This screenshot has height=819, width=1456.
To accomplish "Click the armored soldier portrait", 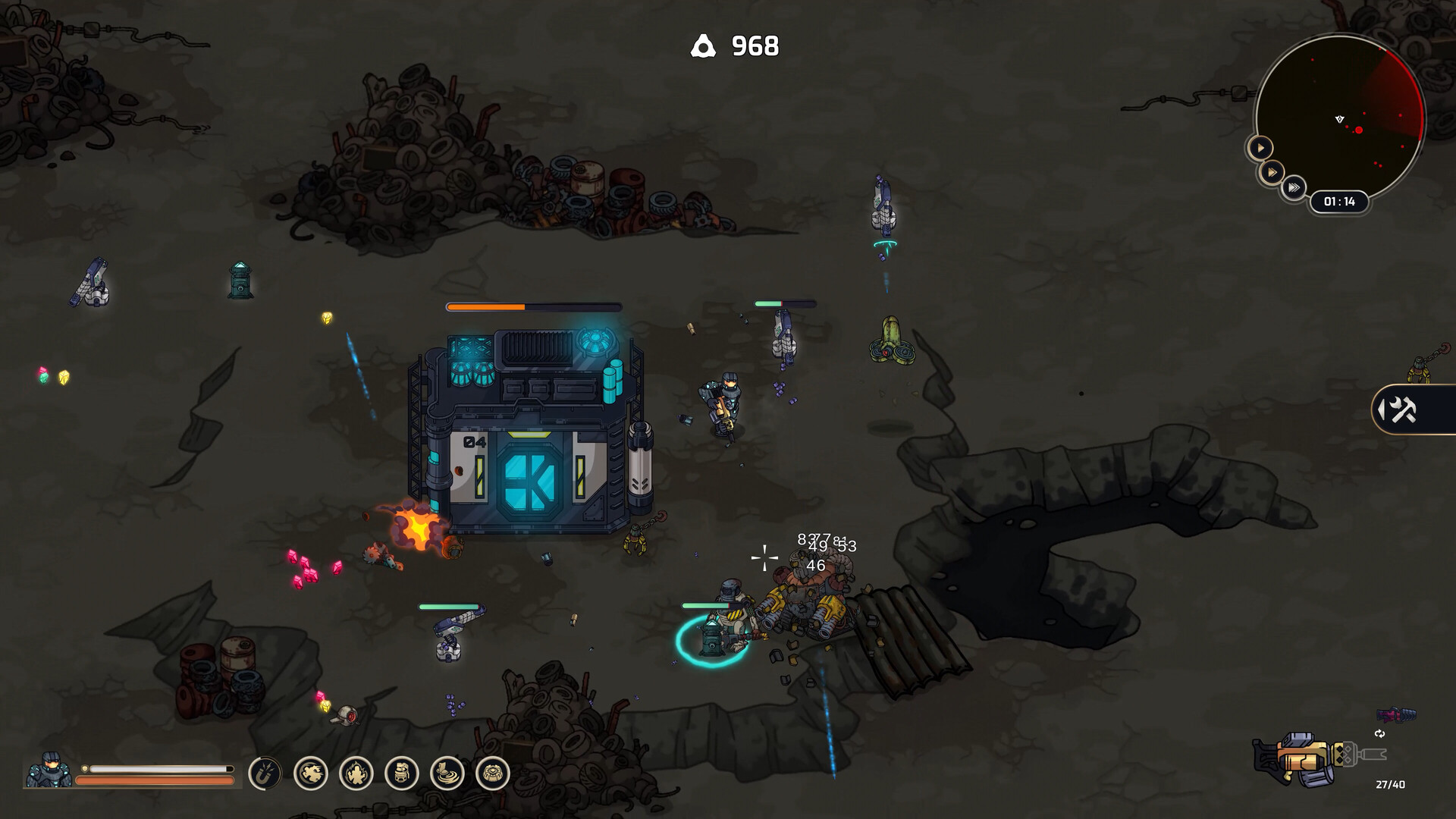I will tap(49, 770).
